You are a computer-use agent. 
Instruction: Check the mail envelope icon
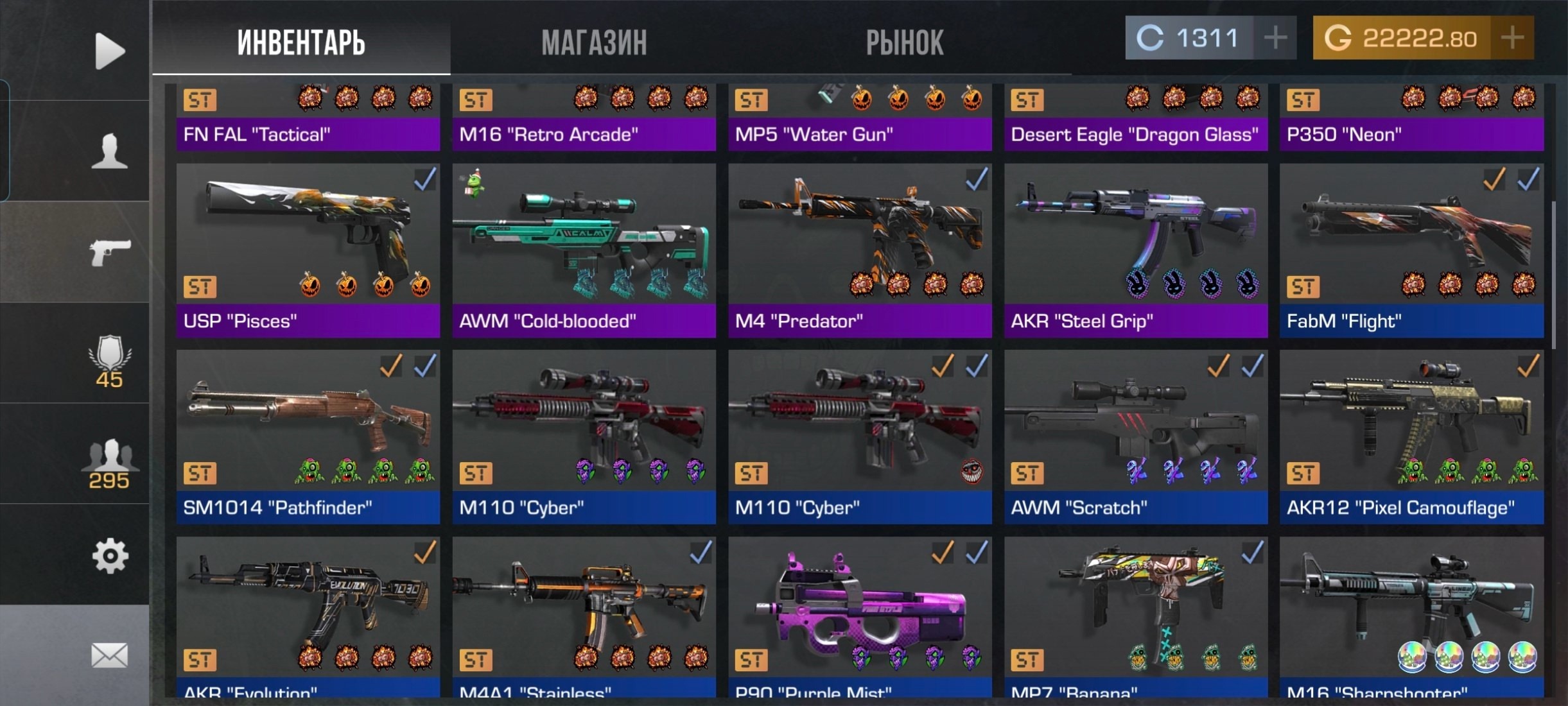109,656
